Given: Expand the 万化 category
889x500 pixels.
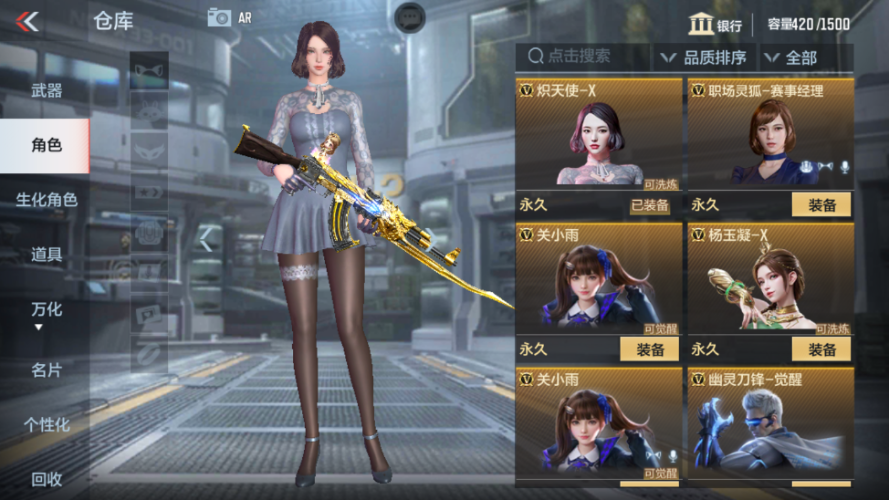Looking at the screenshot, I should pyautogui.click(x=46, y=313).
